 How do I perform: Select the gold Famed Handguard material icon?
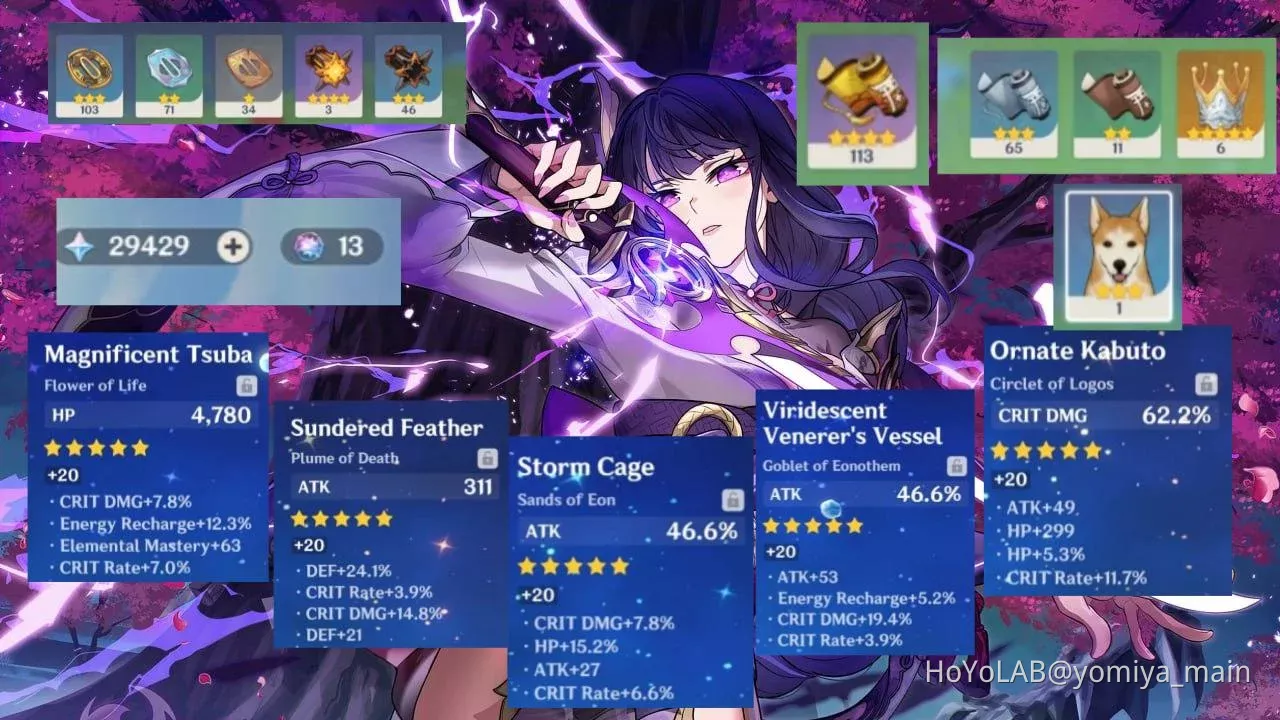[x=89, y=70]
